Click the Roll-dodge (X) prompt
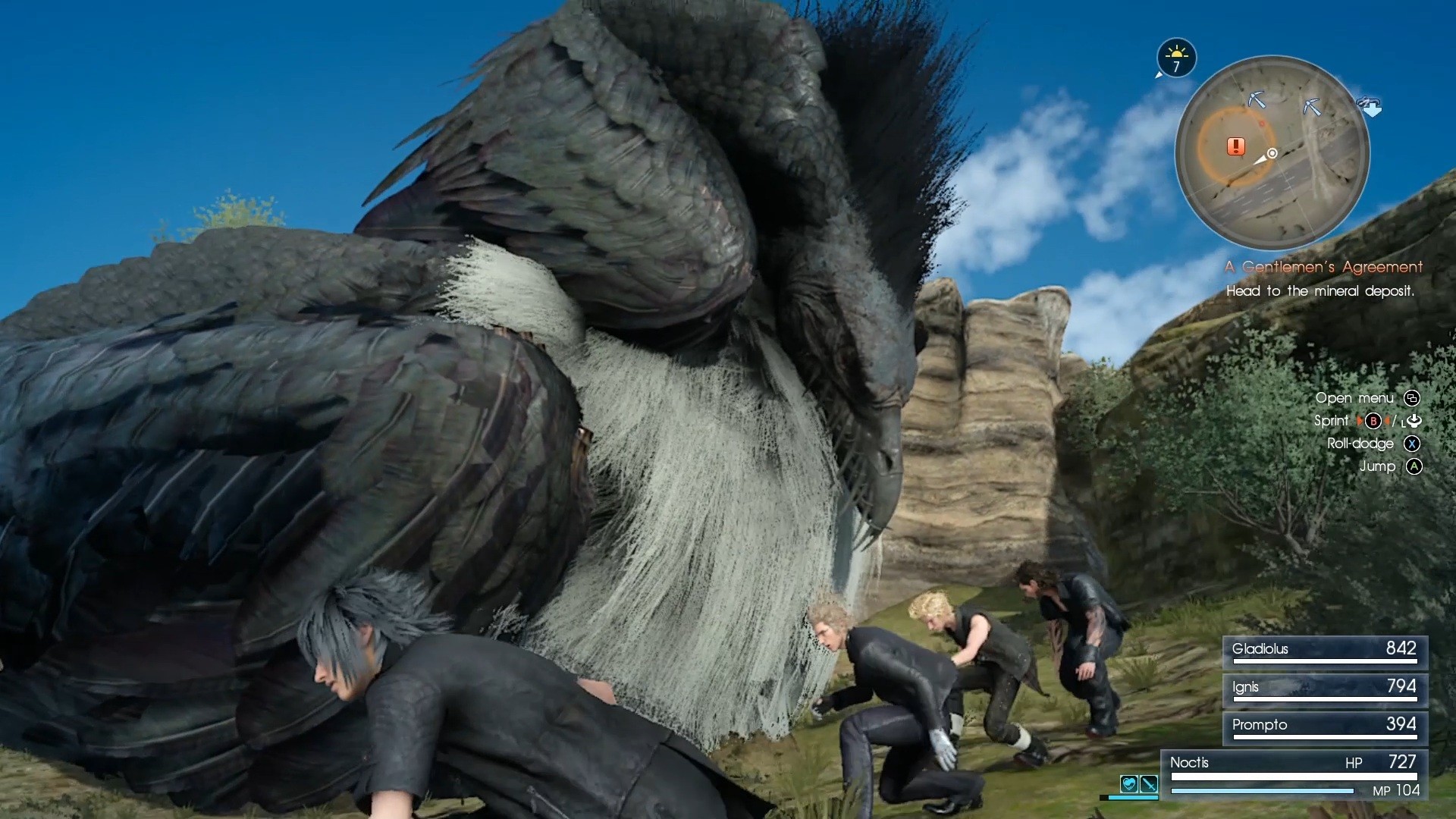Image resolution: width=1456 pixels, height=819 pixels. (x=1411, y=444)
